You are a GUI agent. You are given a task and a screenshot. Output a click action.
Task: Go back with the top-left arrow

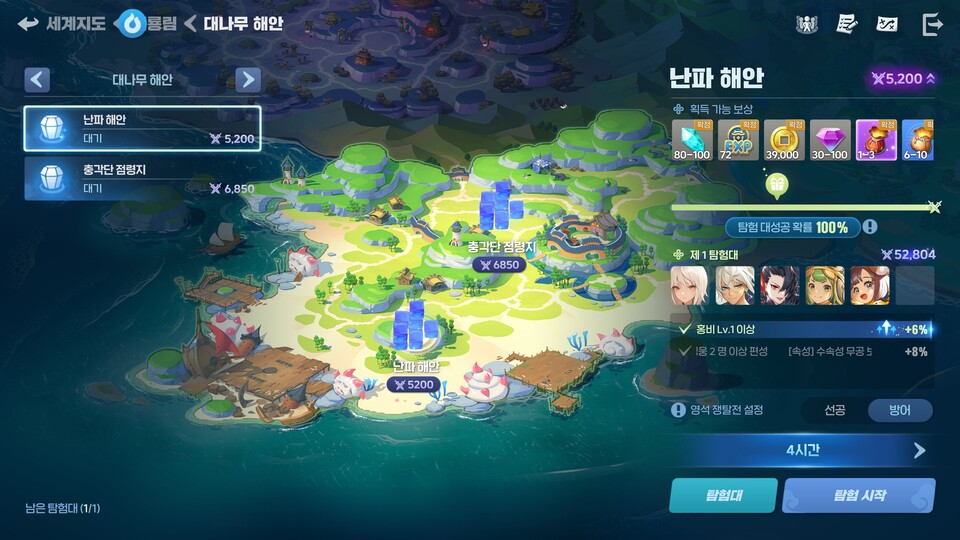click(28, 23)
